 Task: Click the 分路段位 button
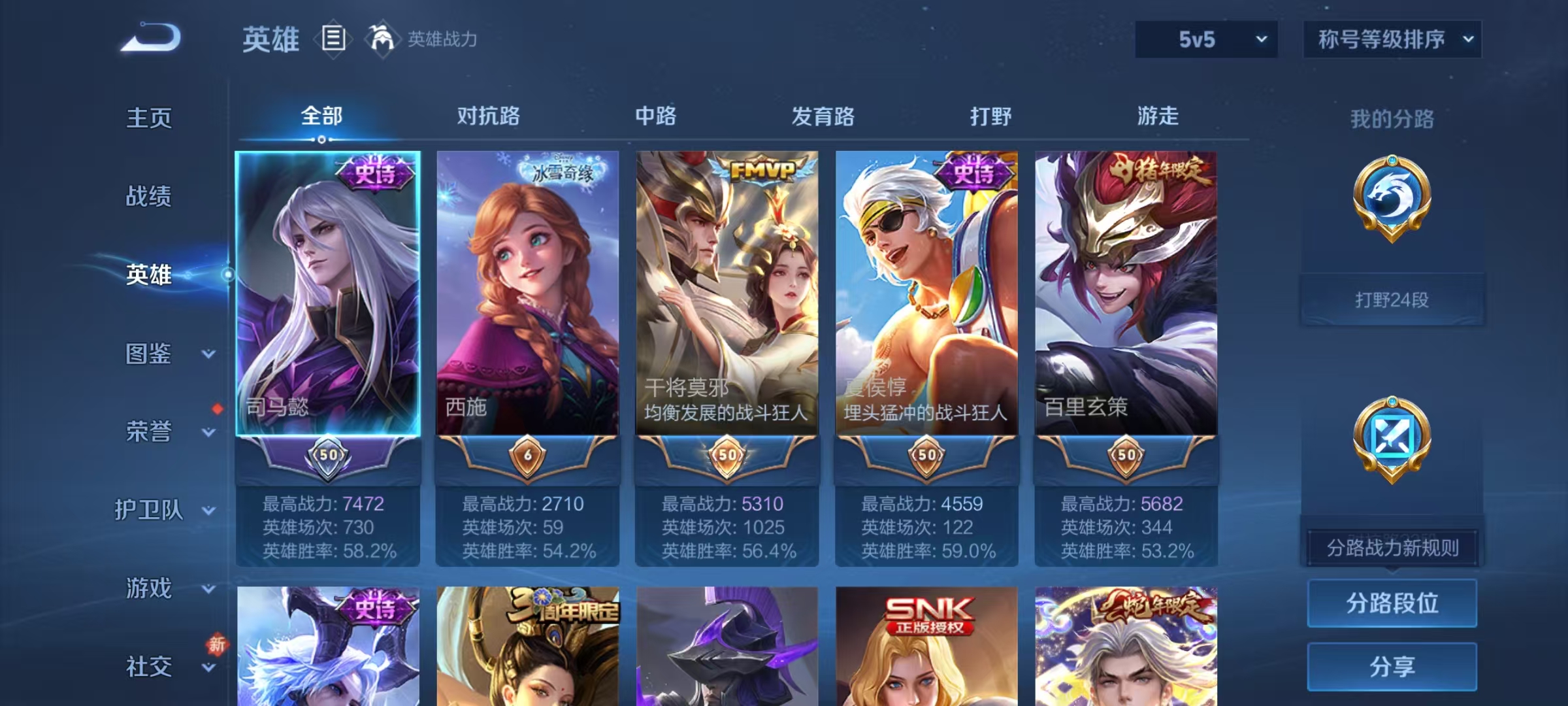pyautogui.click(x=1392, y=603)
